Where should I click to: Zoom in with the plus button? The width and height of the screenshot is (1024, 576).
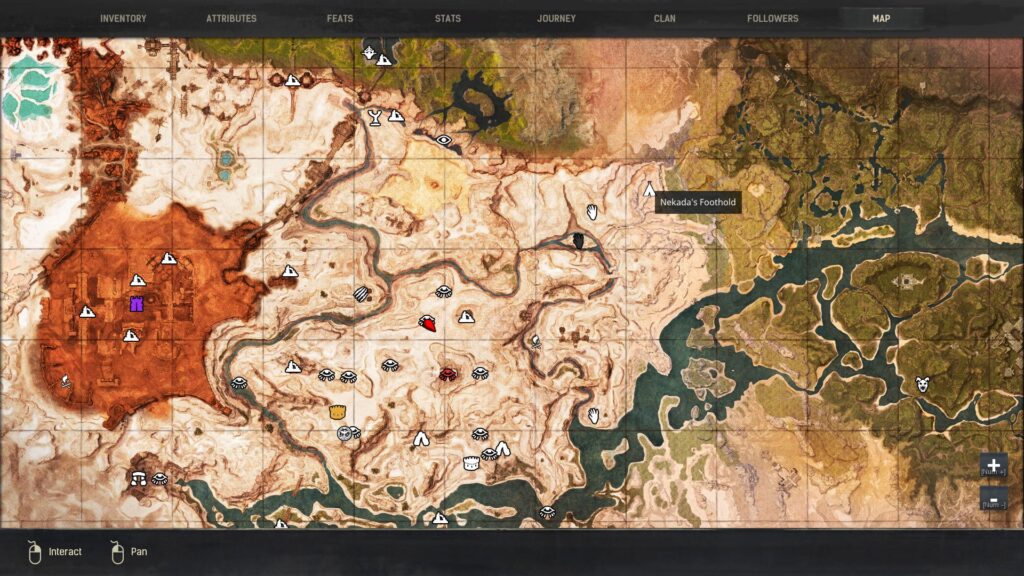click(993, 466)
